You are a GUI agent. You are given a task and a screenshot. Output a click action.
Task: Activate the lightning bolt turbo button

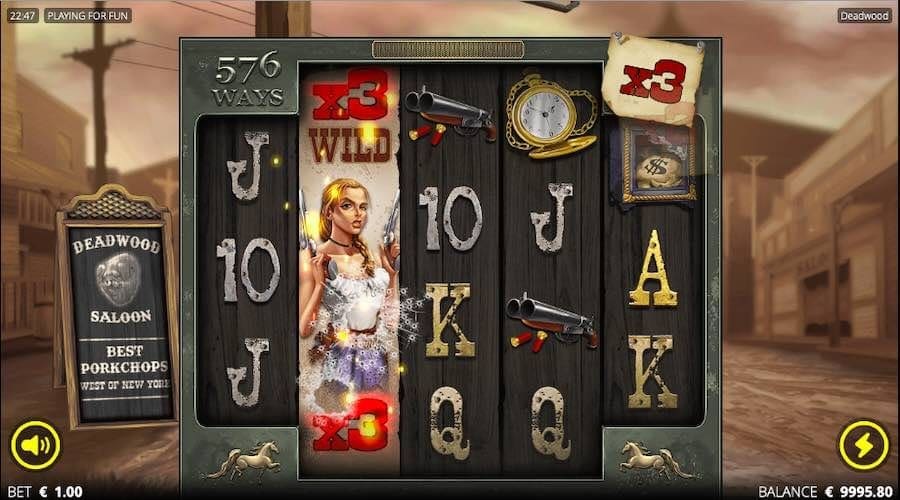(864, 447)
